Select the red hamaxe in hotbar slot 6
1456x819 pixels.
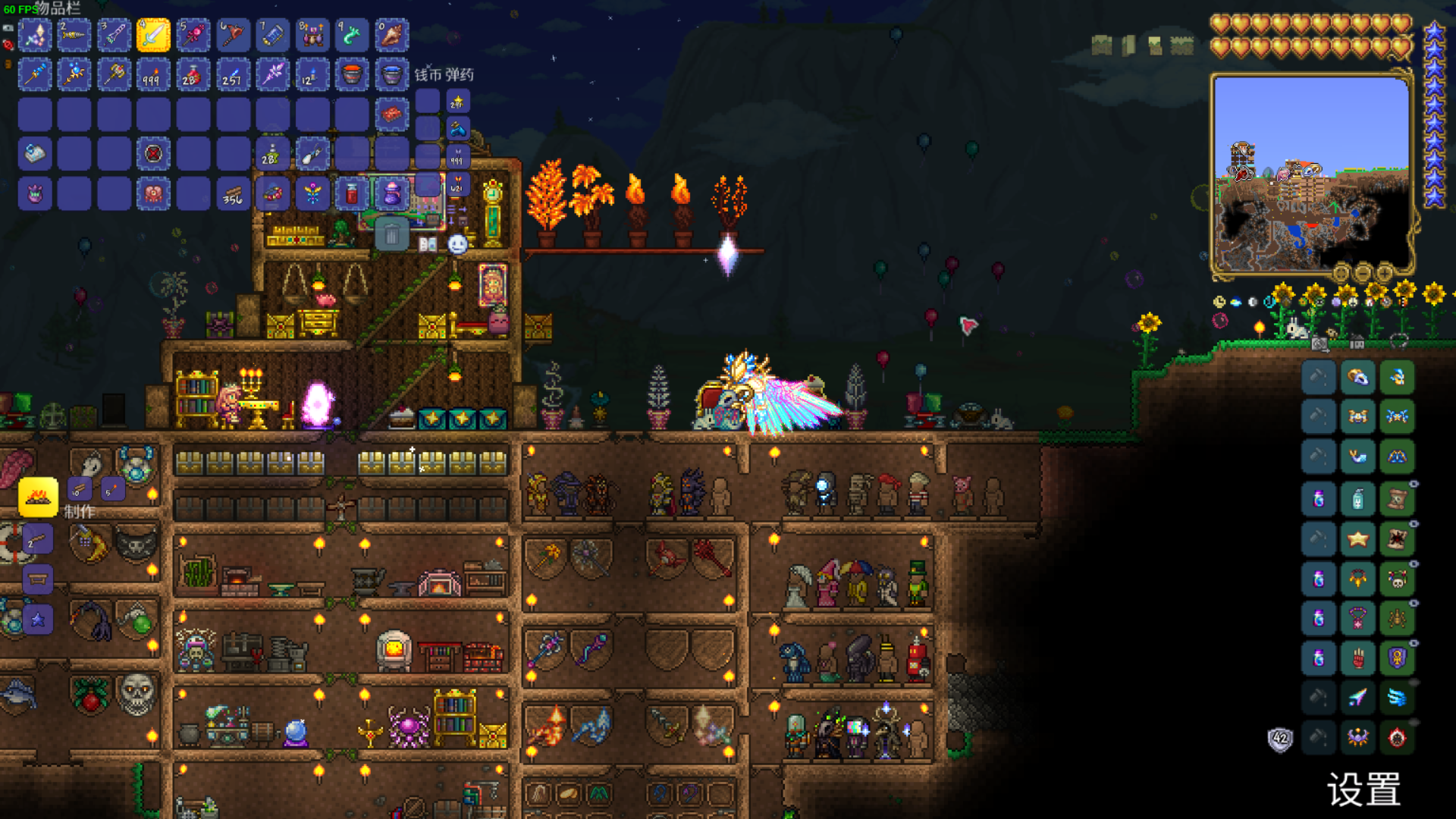(x=233, y=36)
